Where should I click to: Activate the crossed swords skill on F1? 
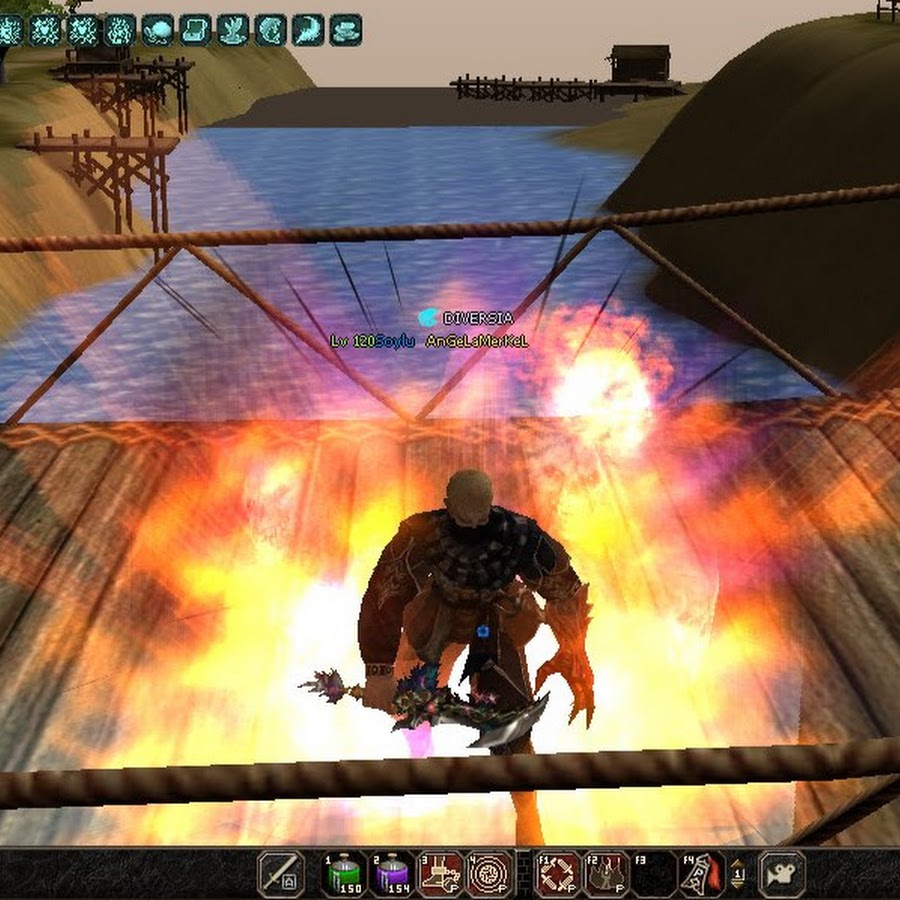pyautogui.click(x=558, y=873)
